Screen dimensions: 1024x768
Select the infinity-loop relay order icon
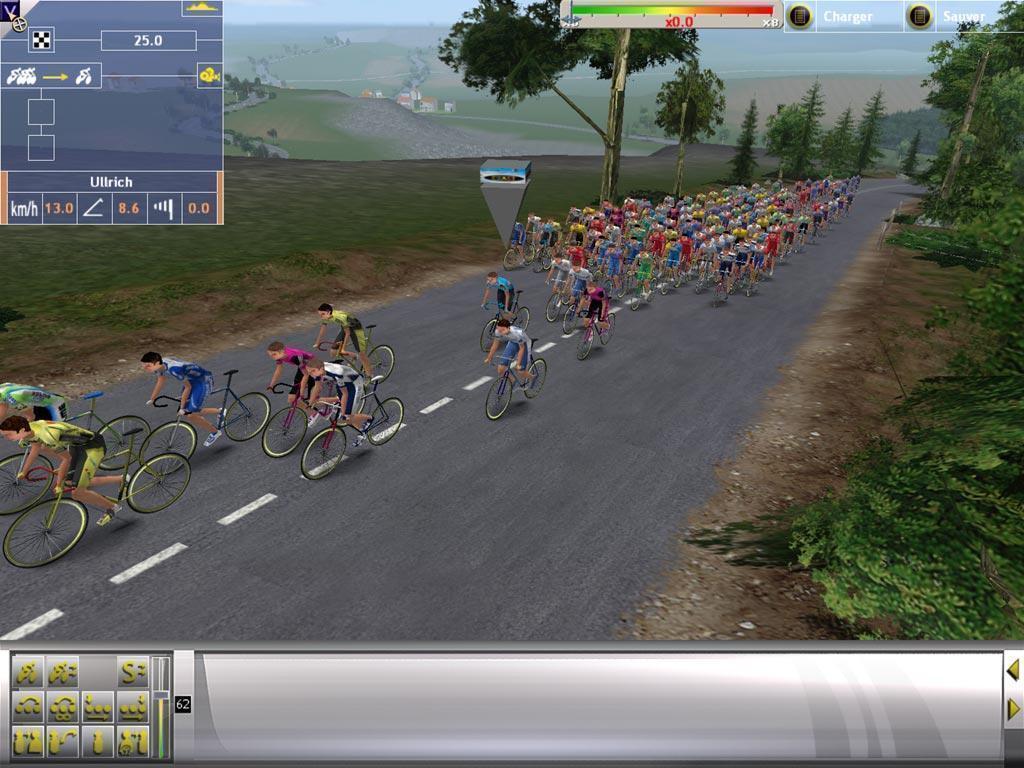point(62,707)
